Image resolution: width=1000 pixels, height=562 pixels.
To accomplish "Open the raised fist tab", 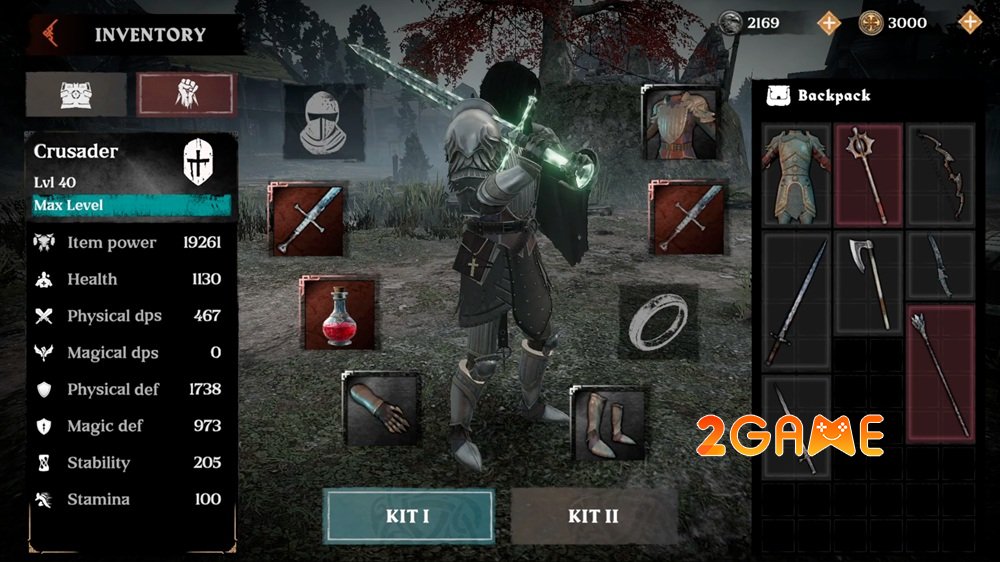I will coord(186,94).
